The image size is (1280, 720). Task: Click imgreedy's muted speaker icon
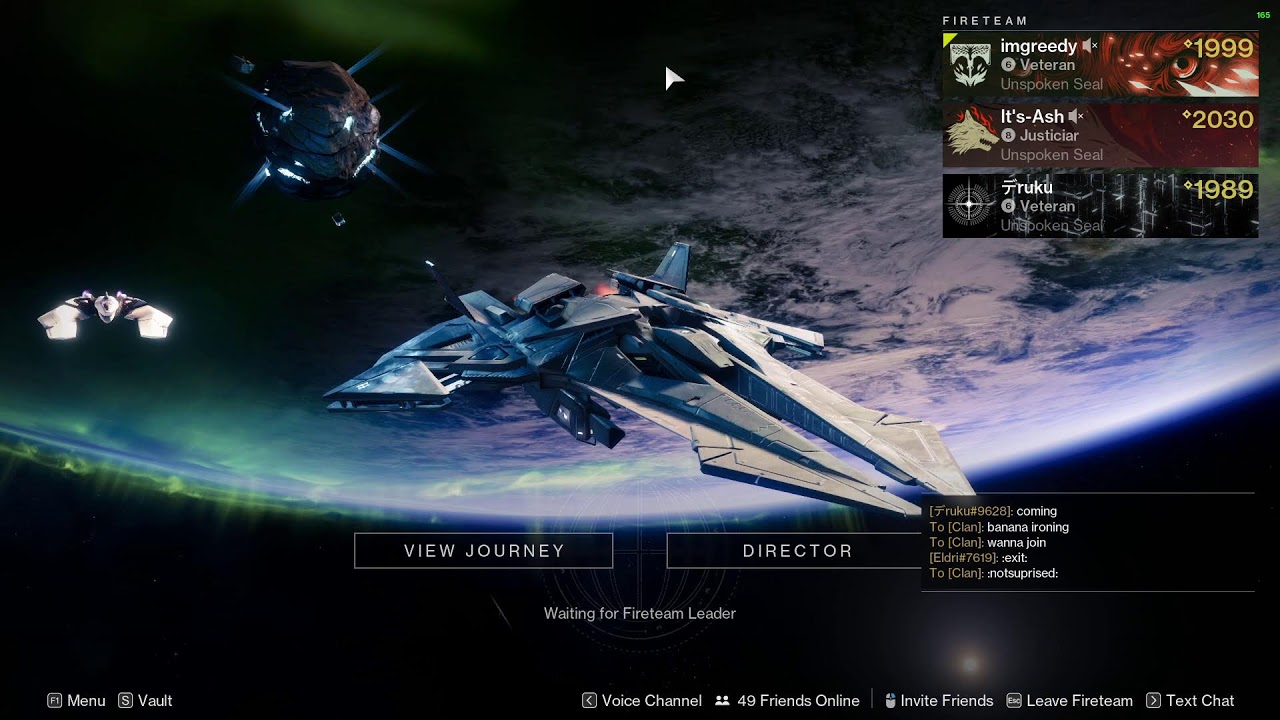pyautogui.click(x=1090, y=46)
